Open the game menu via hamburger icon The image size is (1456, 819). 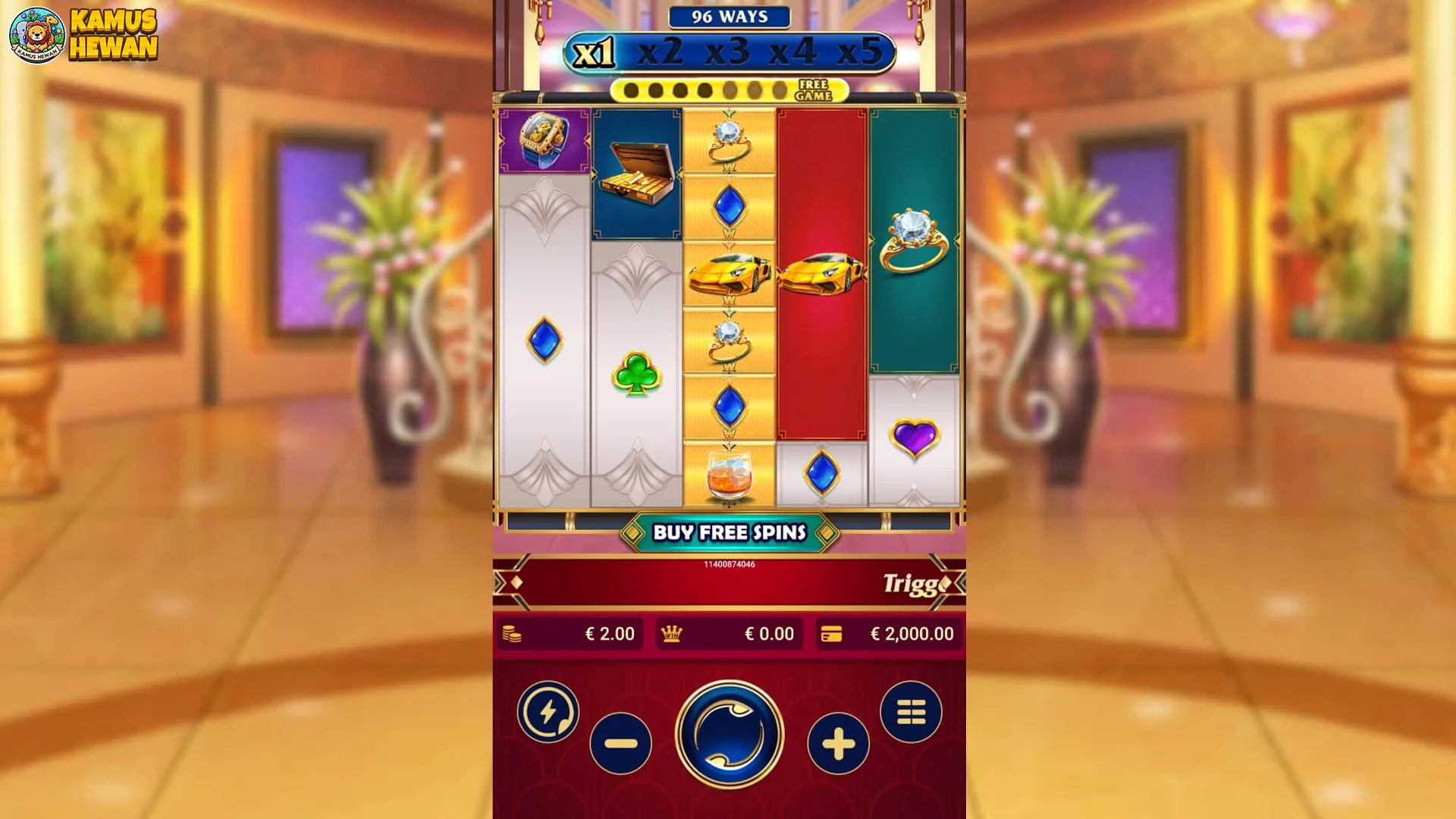pyautogui.click(x=914, y=713)
